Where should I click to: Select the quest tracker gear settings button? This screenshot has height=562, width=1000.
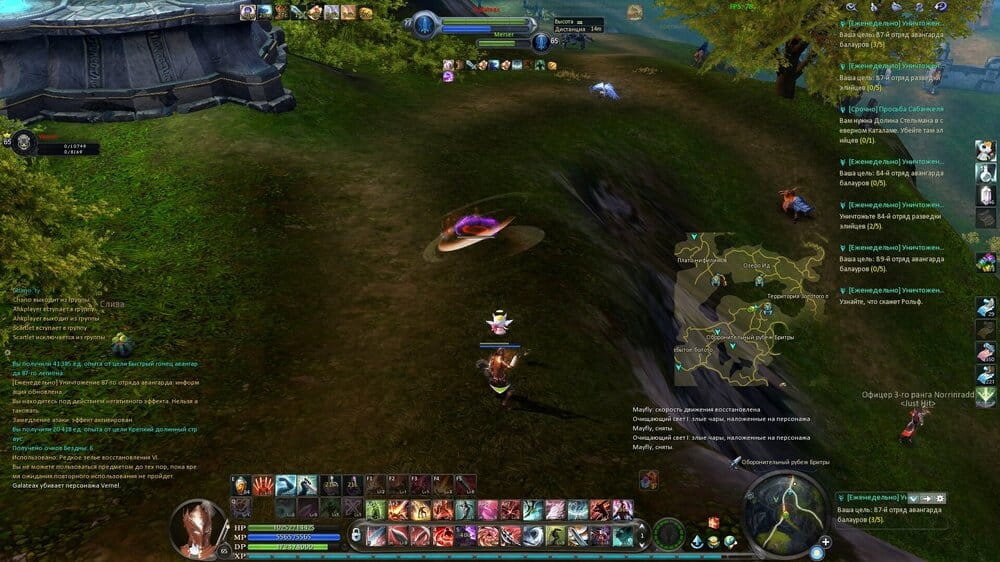coord(939,498)
